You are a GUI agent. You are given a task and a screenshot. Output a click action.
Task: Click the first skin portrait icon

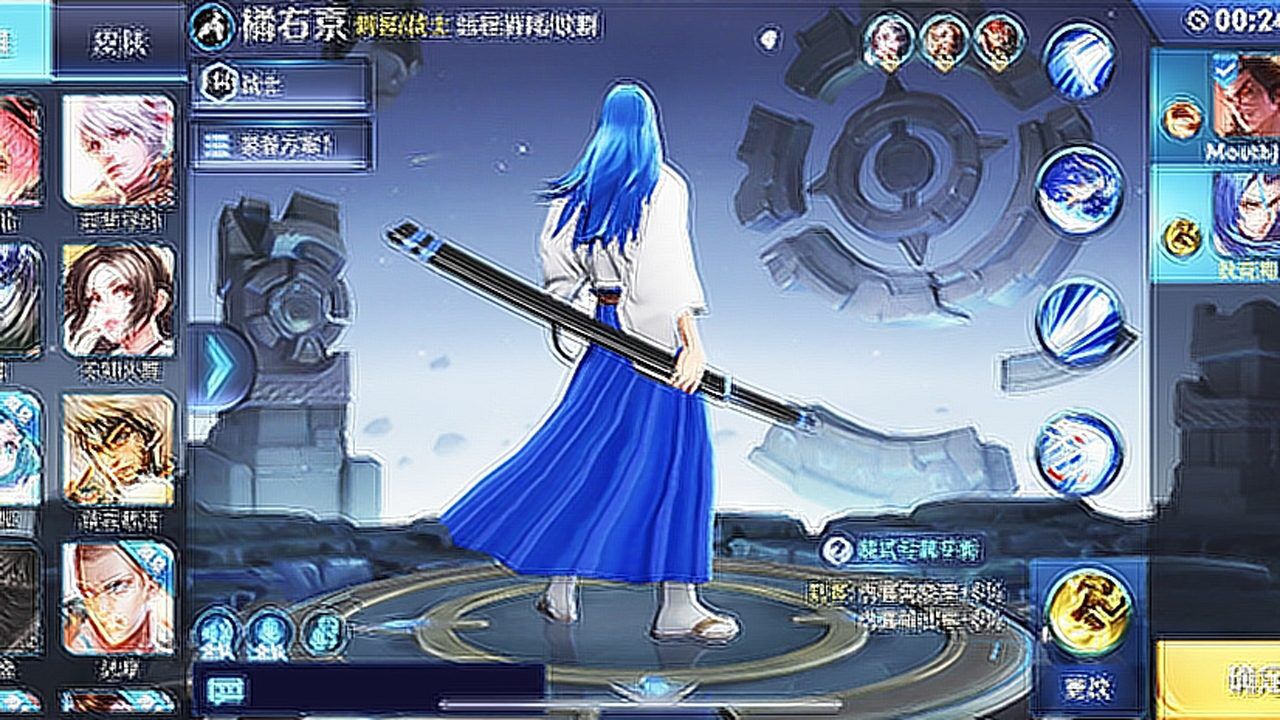pos(888,42)
